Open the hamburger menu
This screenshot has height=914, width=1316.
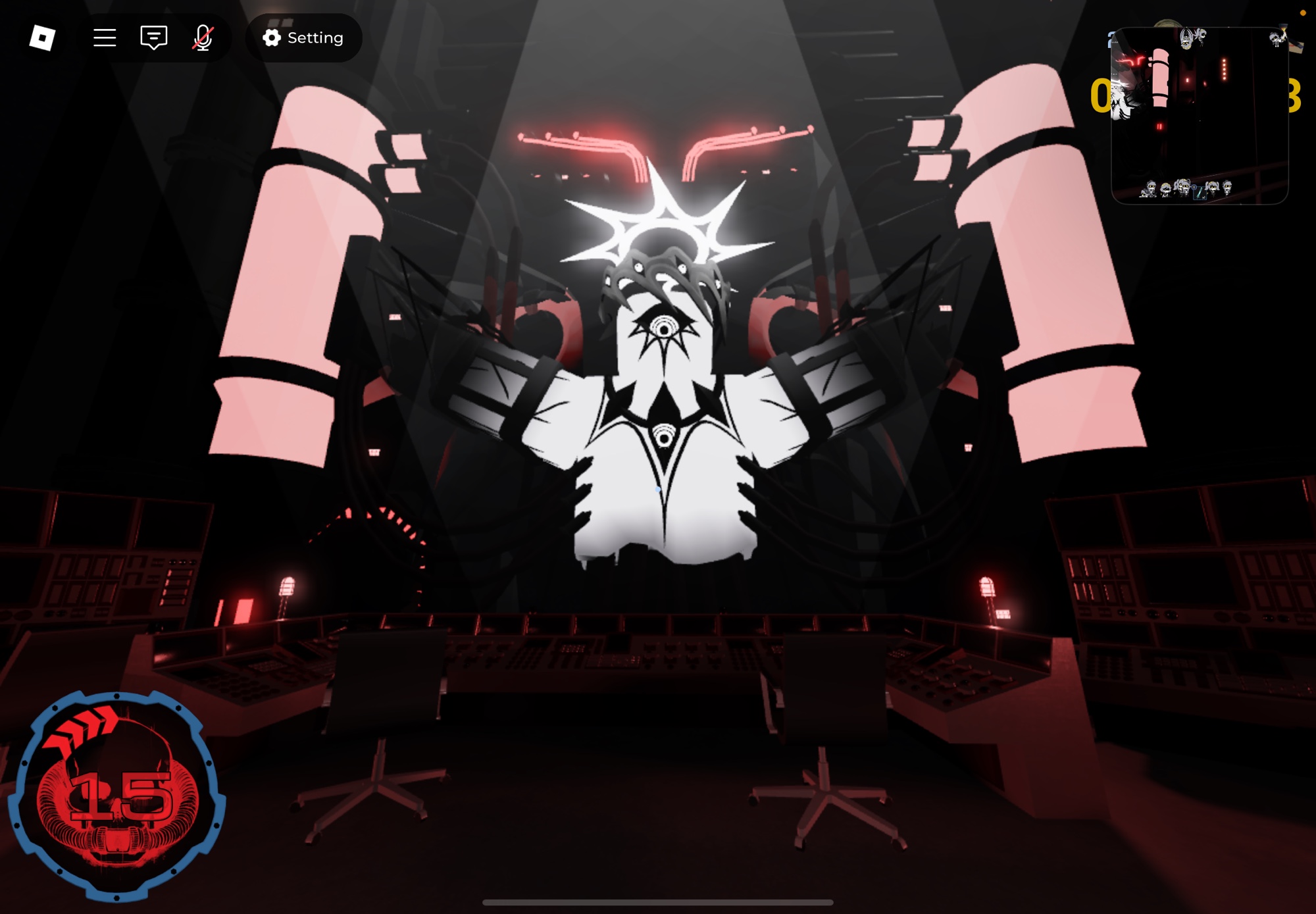[105, 38]
